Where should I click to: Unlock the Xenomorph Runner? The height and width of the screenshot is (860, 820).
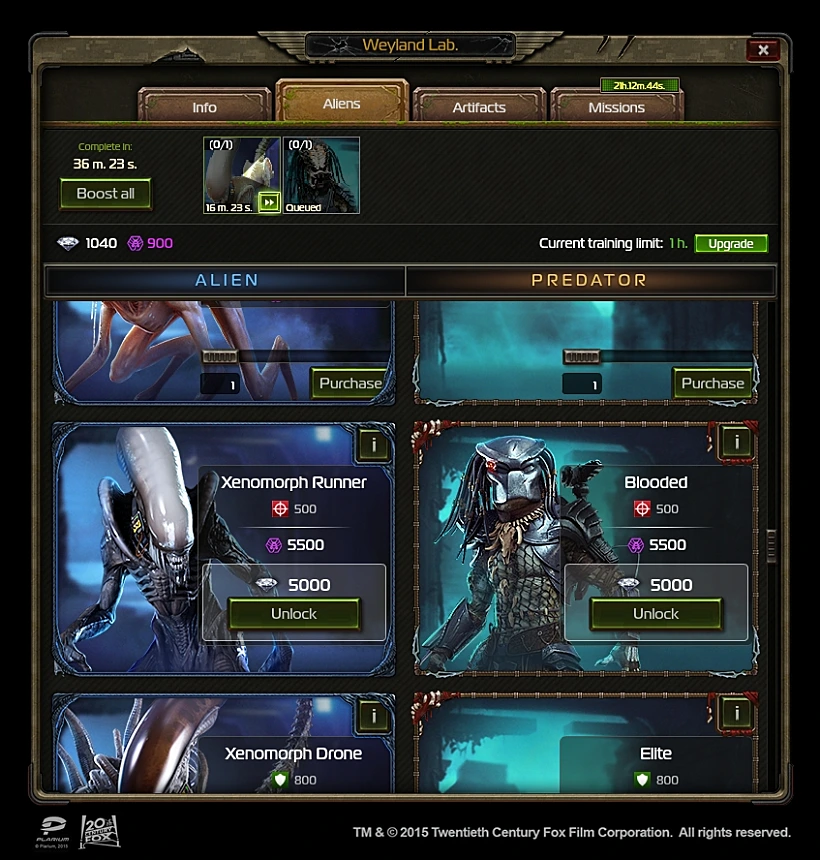pyautogui.click(x=293, y=614)
